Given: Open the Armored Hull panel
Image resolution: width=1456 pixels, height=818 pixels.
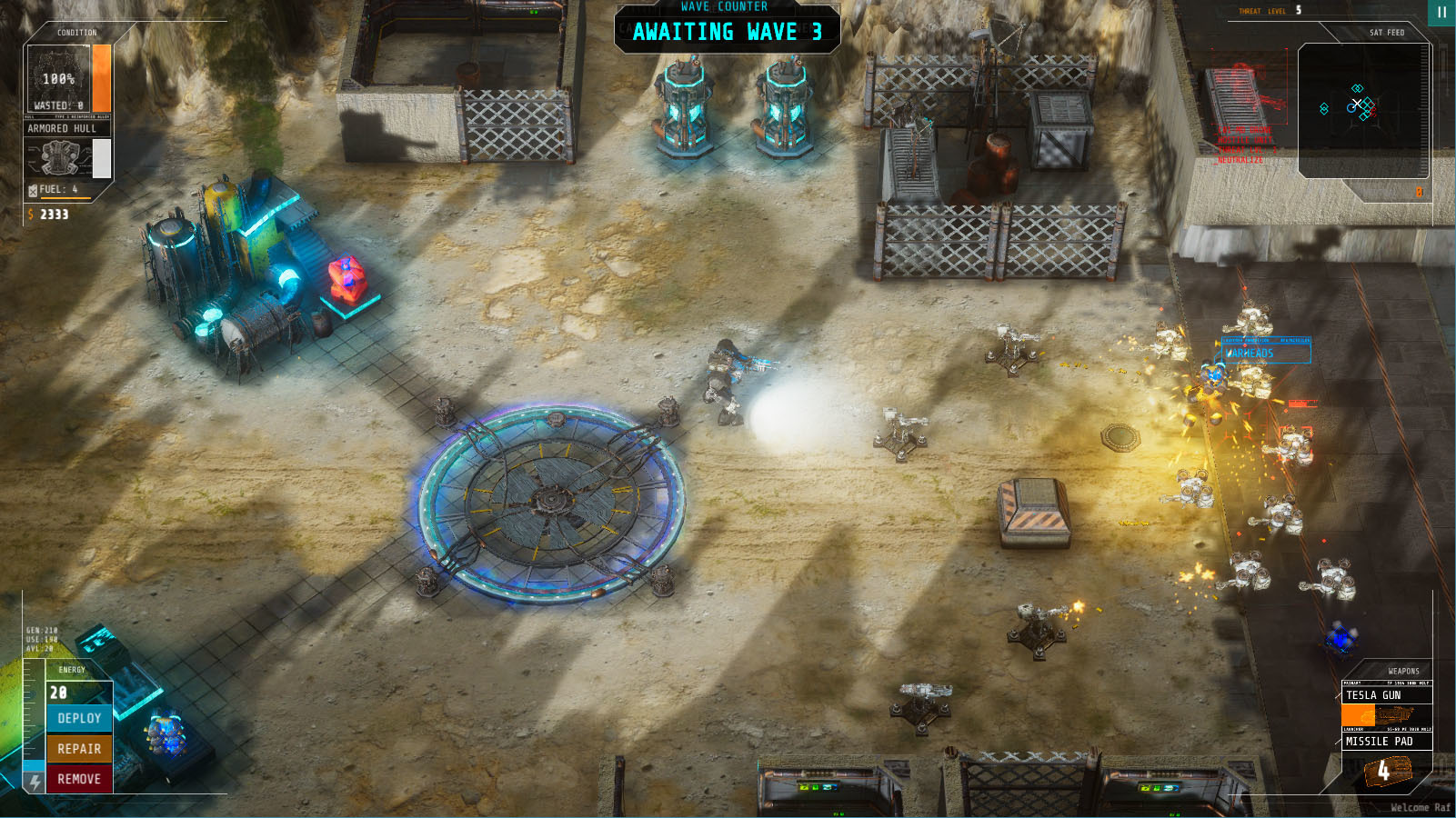Looking at the screenshot, I should [62, 129].
